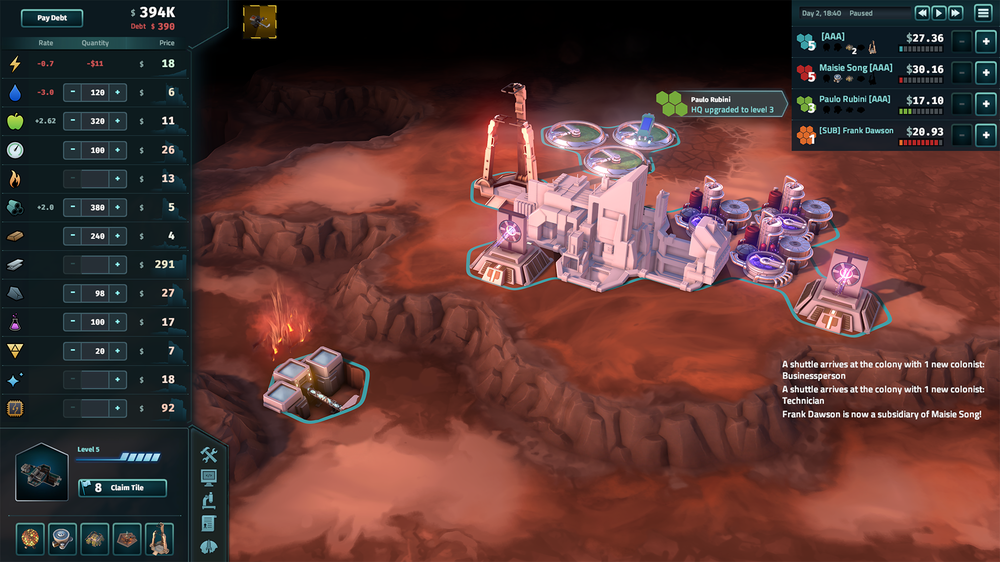Open the main menu hamburger button
This screenshot has height=562, width=1000.
point(983,13)
